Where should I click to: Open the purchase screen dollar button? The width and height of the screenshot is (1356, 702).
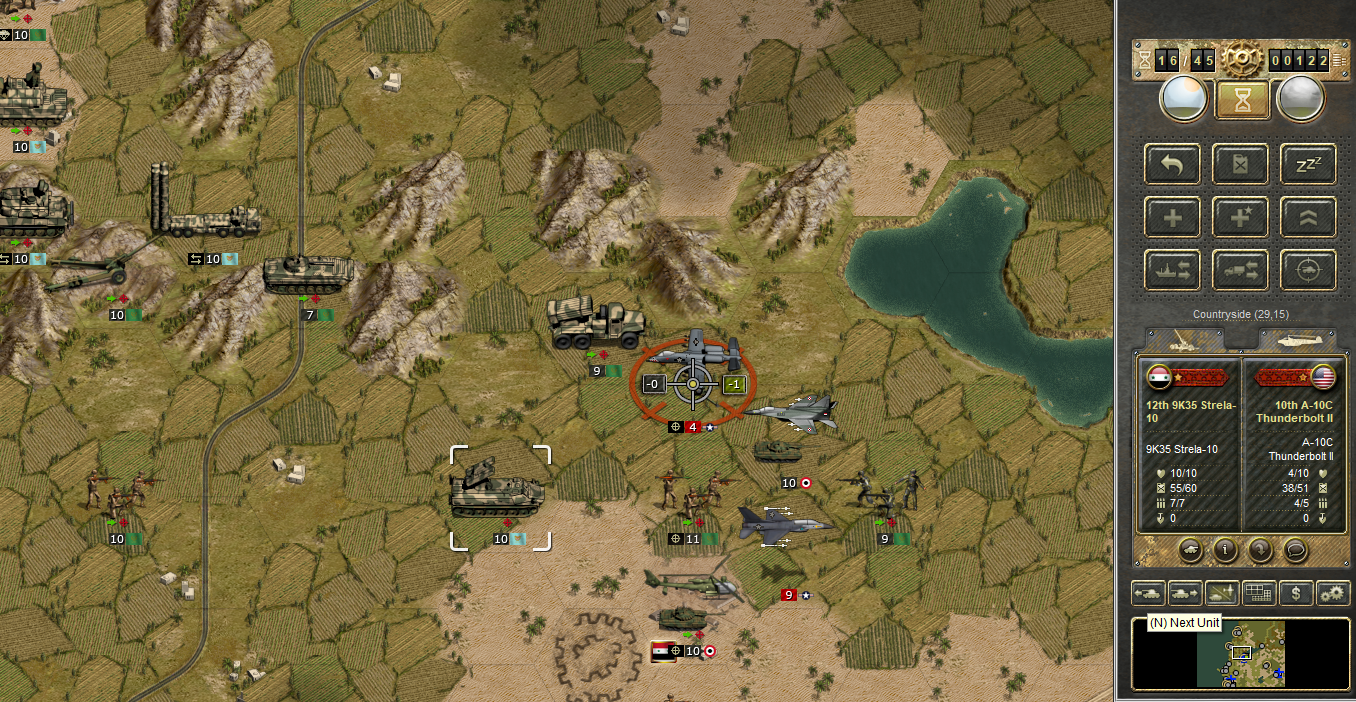[1296, 593]
